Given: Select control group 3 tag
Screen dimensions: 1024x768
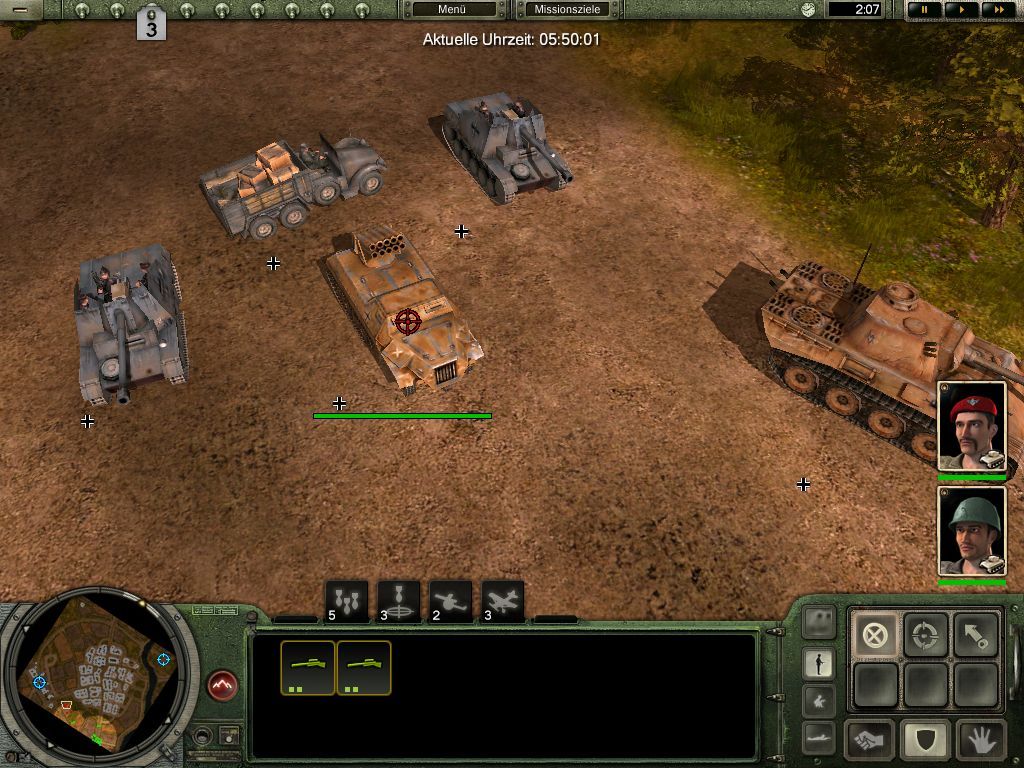Looking at the screenshot, I should [151, 24].
